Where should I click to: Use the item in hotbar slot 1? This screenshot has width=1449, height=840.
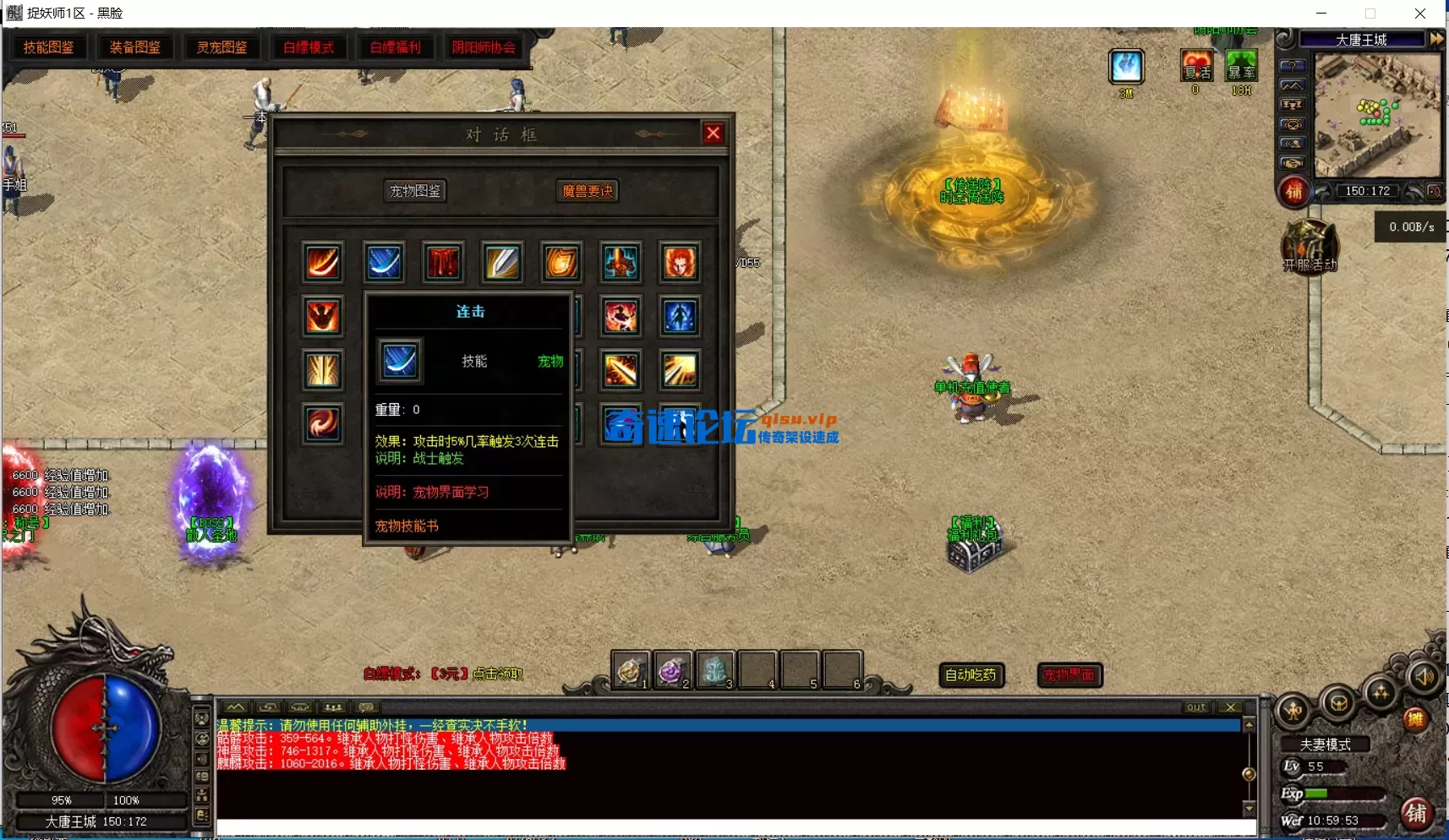(630, 671)
